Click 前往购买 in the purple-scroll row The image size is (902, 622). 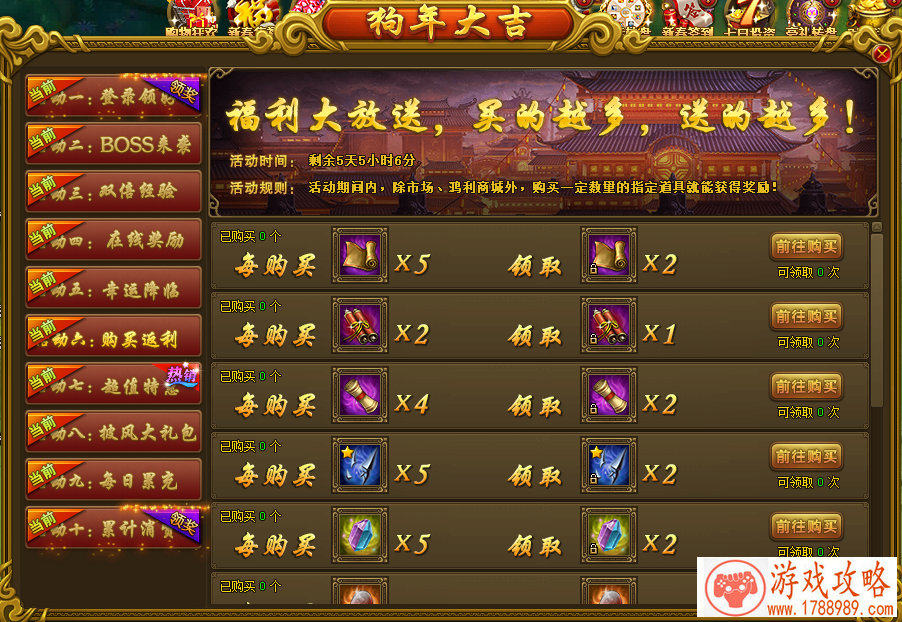(x=806, y=387)
